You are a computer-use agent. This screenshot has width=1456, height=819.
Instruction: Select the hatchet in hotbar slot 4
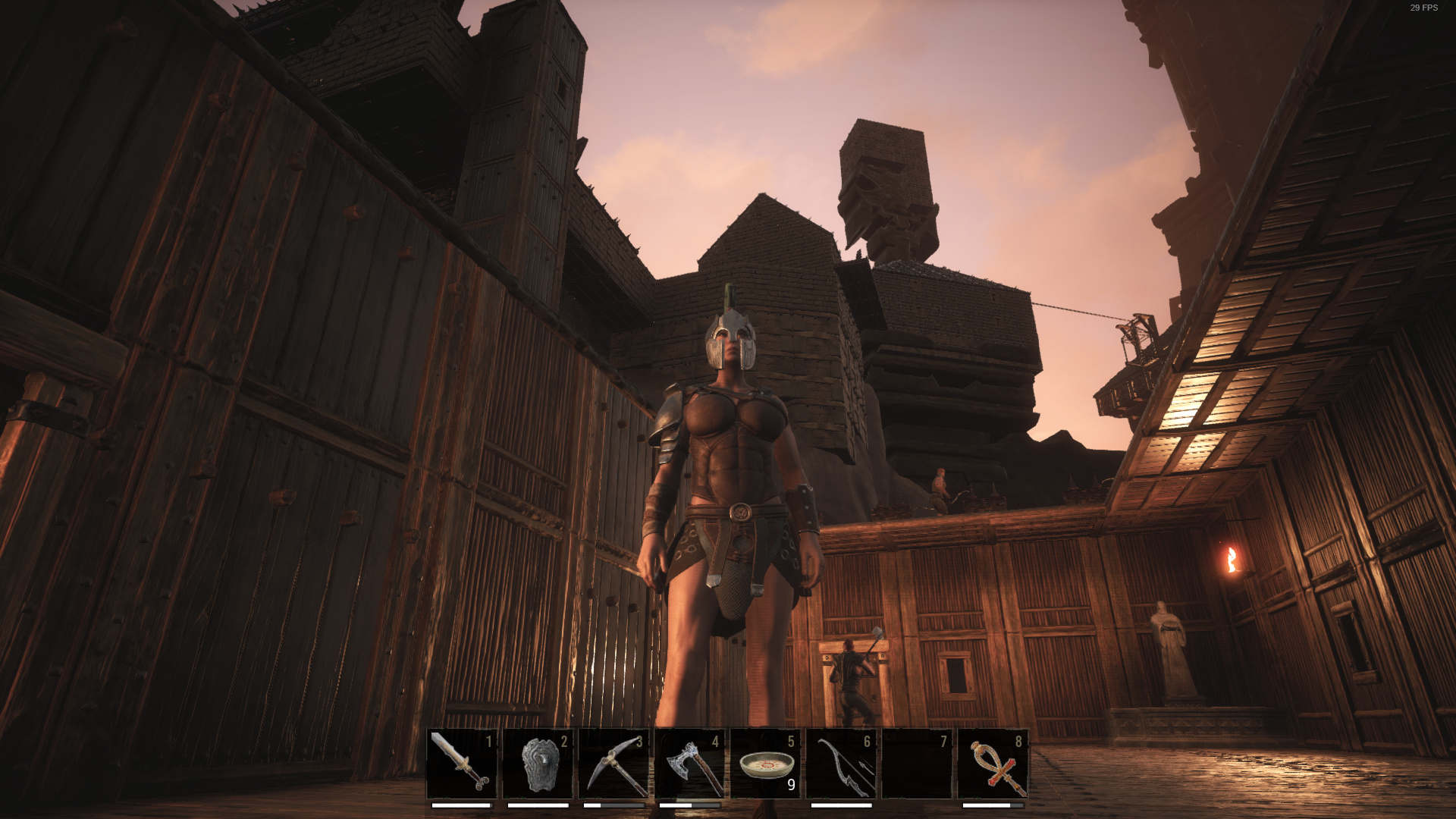(689, 764)
